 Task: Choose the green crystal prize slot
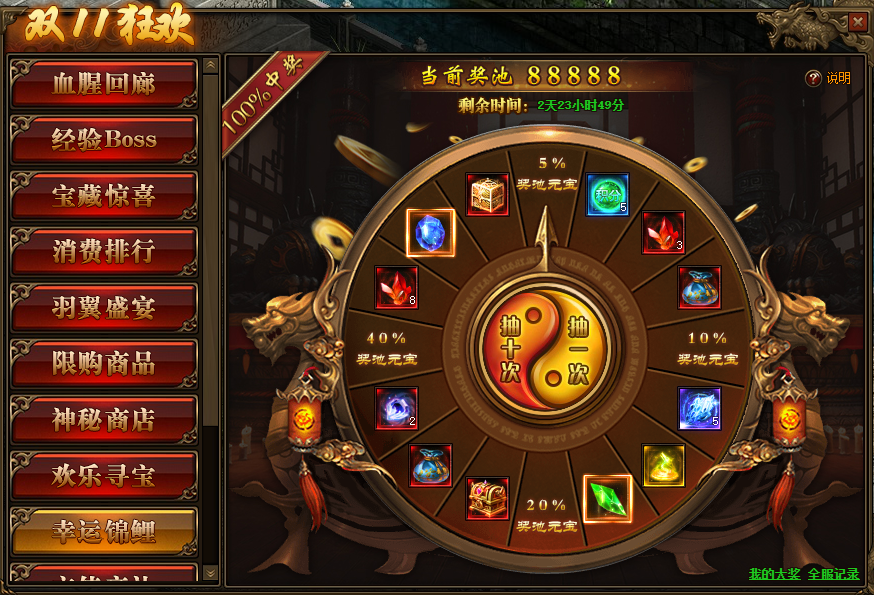607,499
